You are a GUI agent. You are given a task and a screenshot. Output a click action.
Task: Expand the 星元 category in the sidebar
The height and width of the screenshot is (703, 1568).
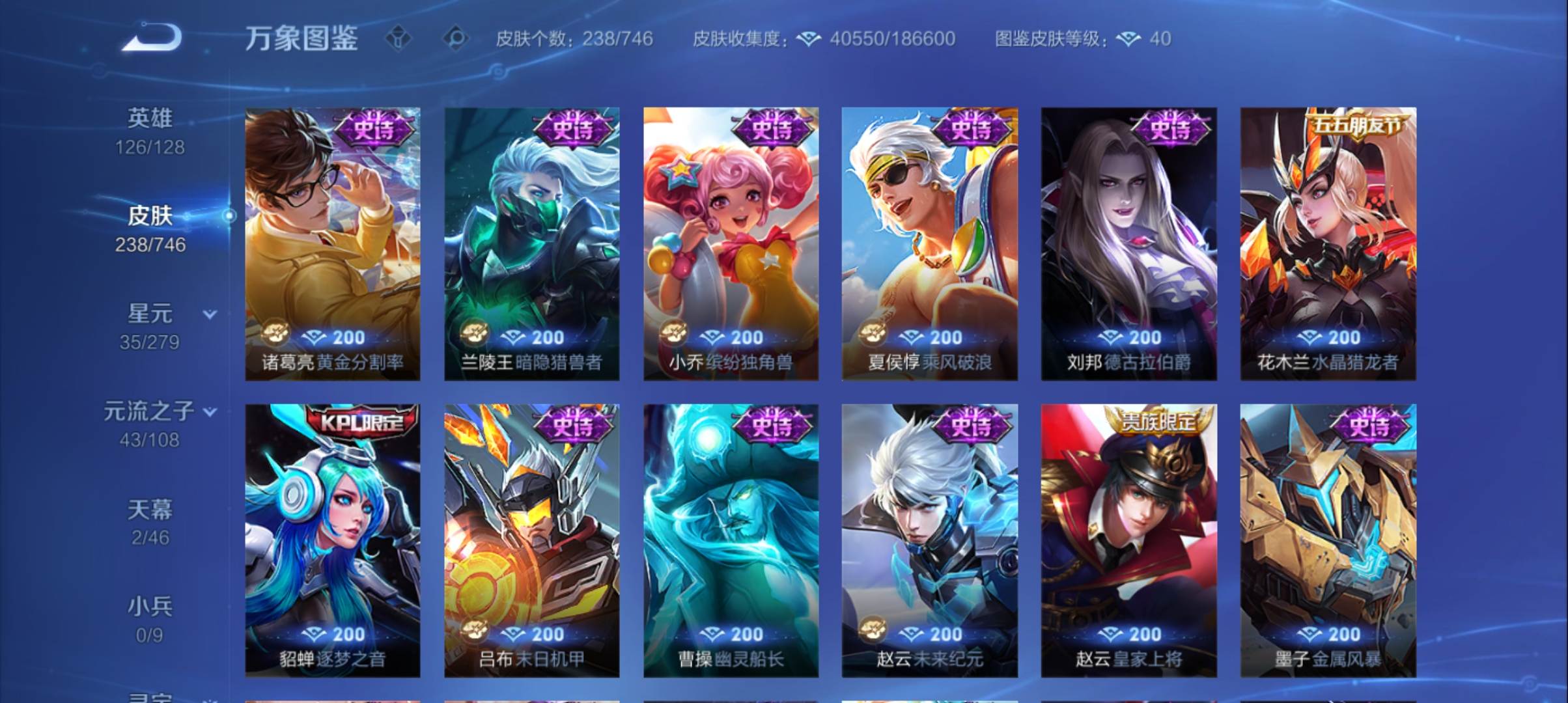(153, 314)
